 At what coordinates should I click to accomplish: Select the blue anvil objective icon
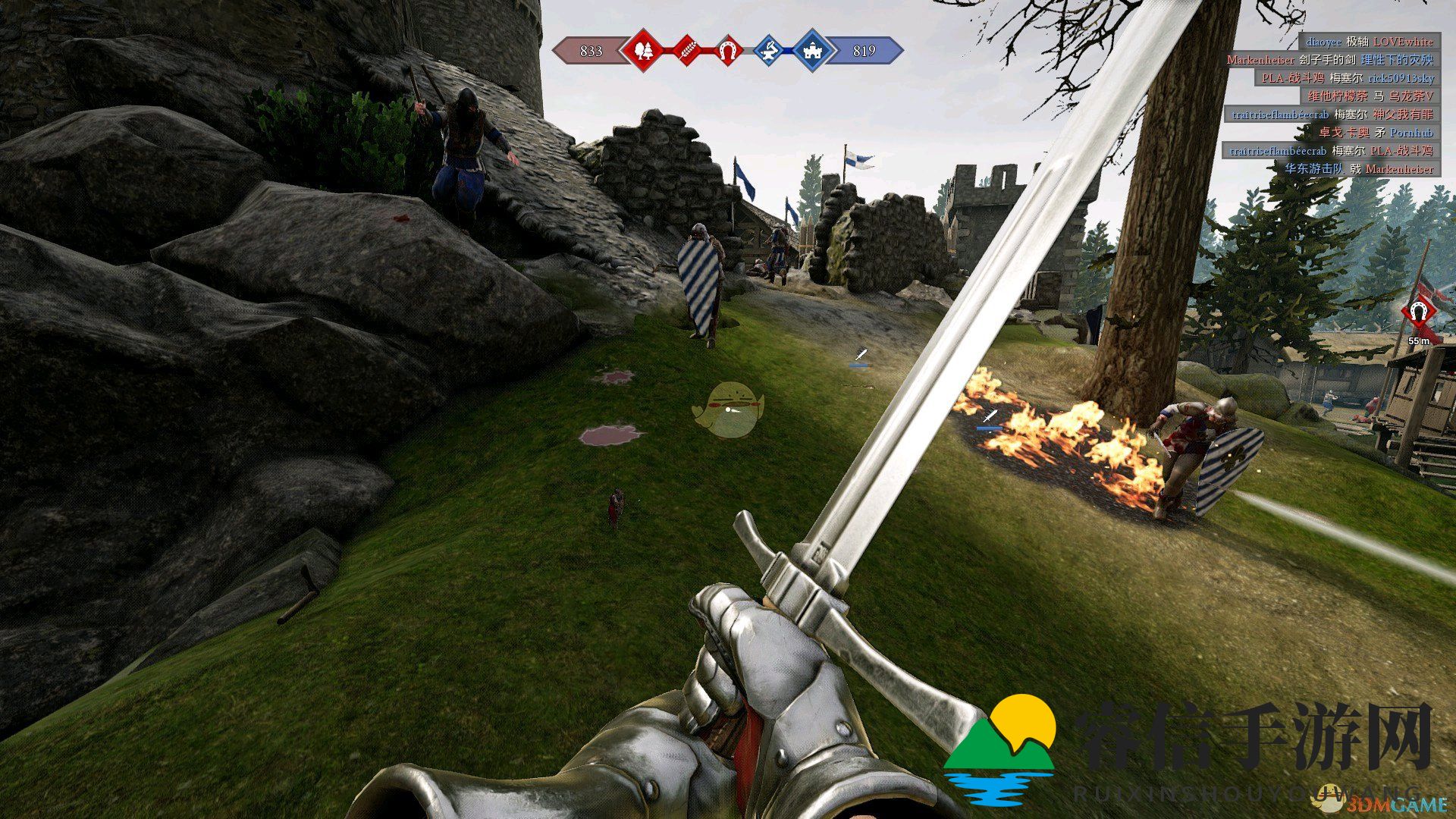coord(769,51)
